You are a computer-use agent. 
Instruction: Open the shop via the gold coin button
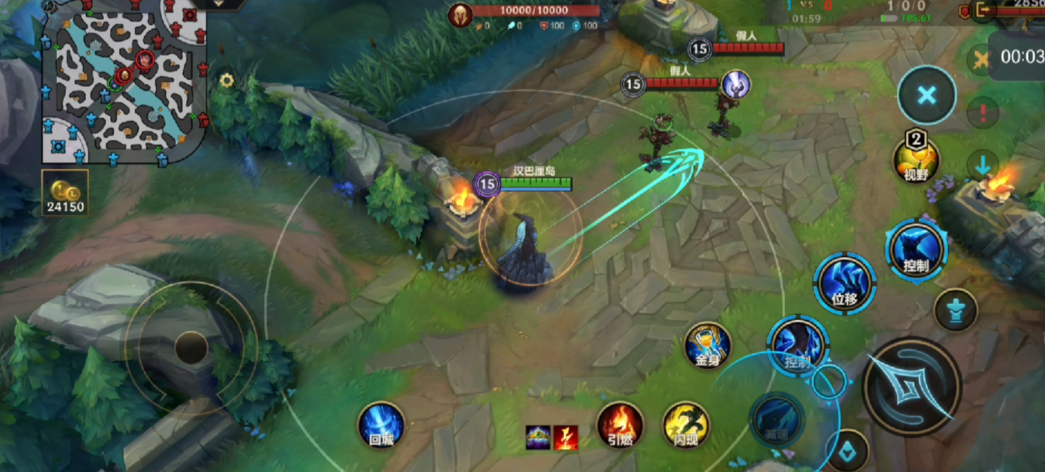click(65, 193)
